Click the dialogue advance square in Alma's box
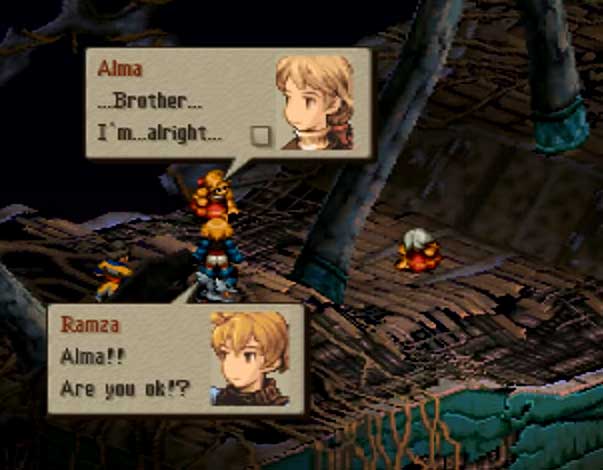The image size is (603, 470). (x=261, y=135)
